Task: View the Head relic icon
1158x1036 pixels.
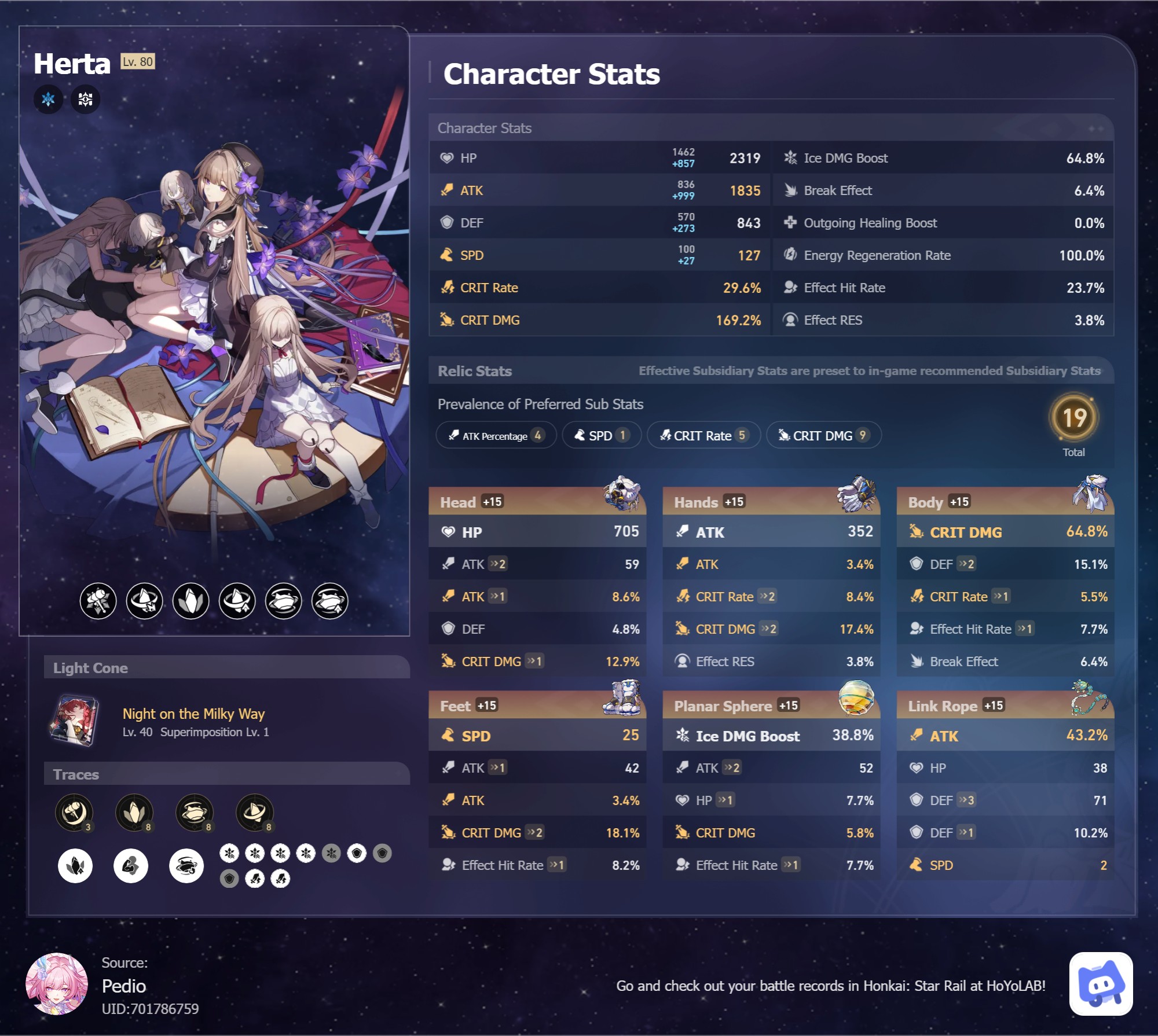Action: (622, 493)
